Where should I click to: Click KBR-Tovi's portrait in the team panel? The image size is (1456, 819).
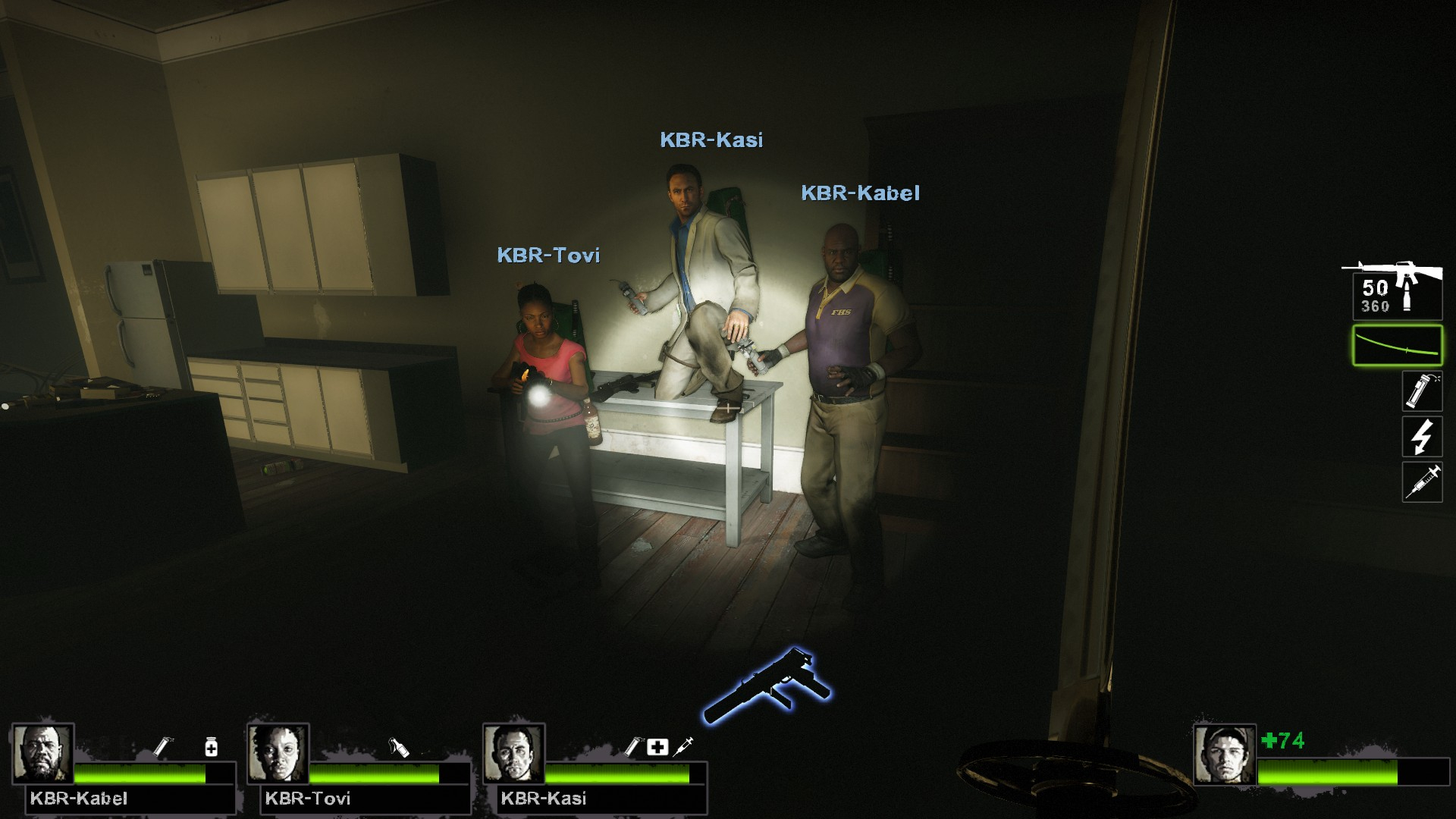[x=278, y=753]
